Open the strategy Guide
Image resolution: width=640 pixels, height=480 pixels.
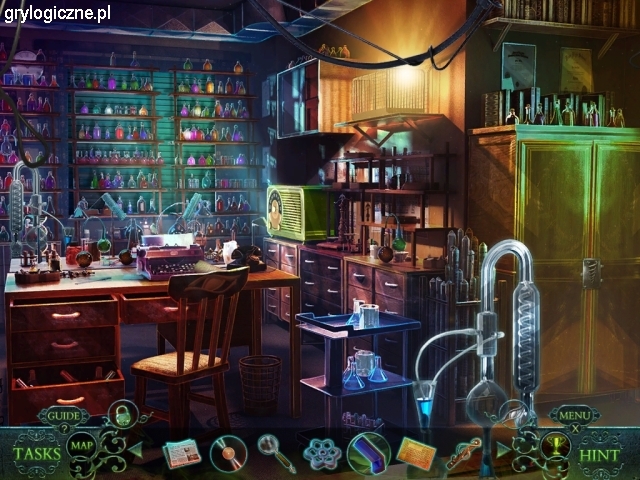pos(63,415)
